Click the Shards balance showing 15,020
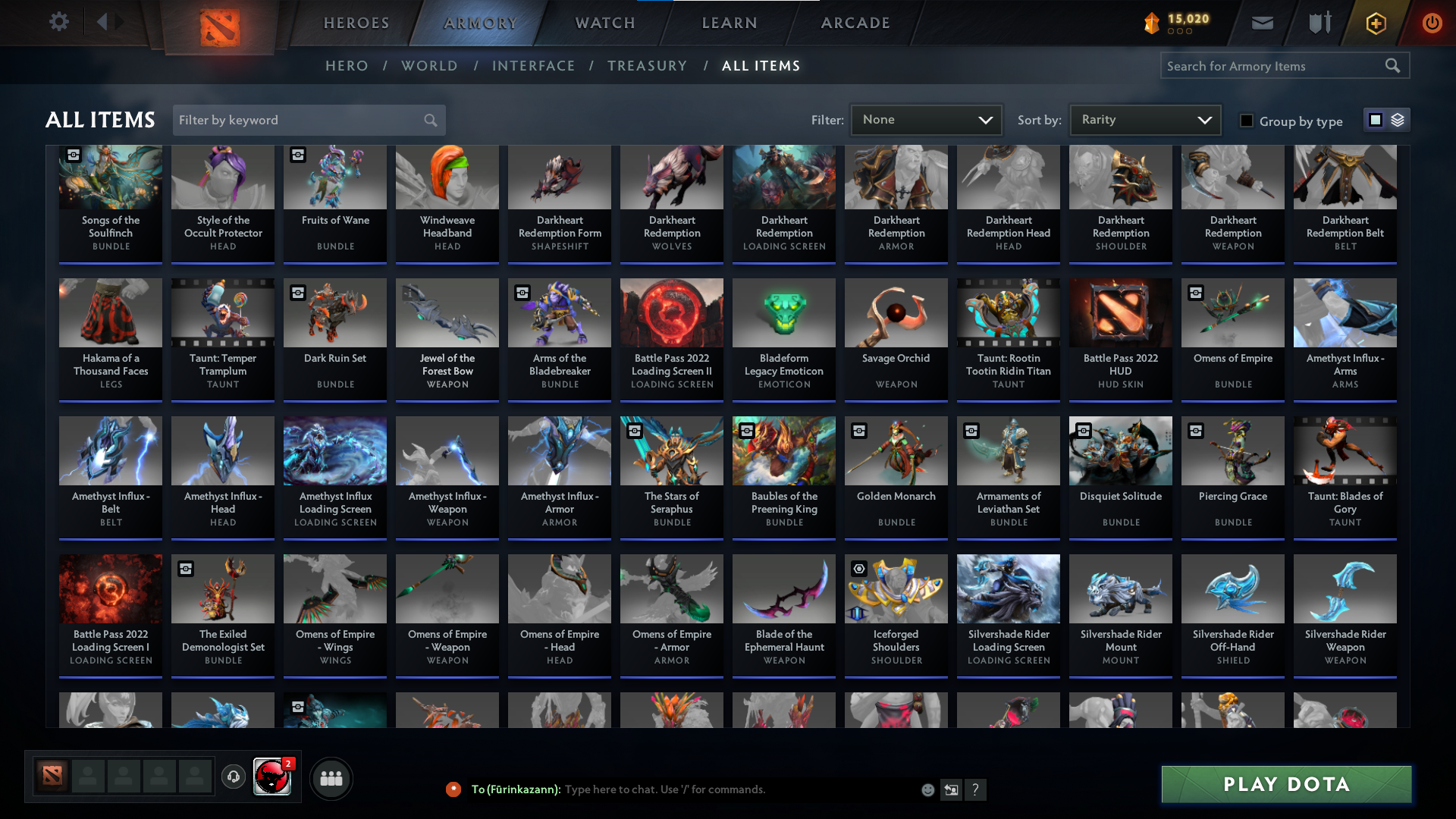1456x819 pixels. pos(1178,22)
